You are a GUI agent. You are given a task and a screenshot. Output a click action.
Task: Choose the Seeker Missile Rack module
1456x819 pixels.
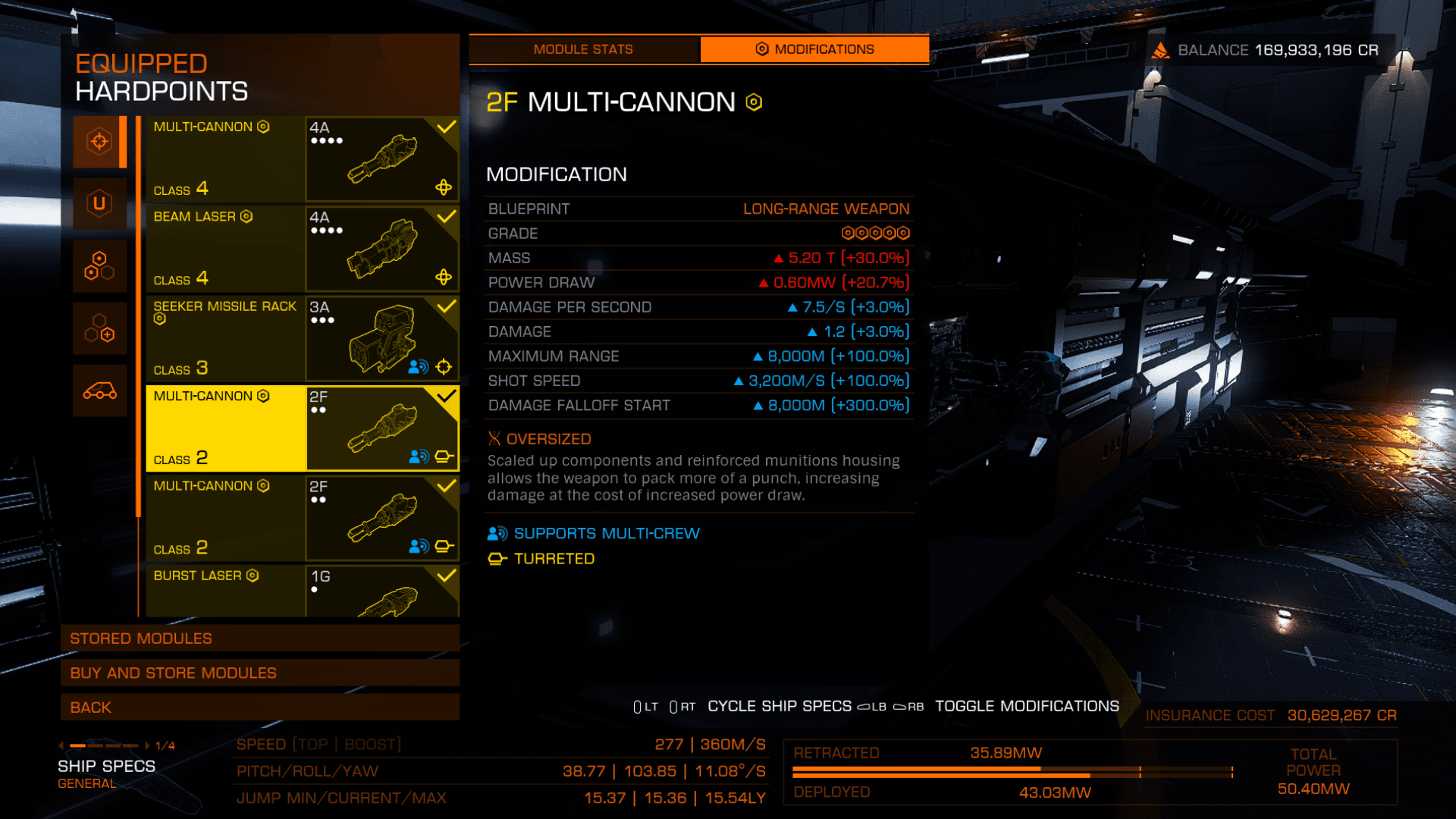pos(302,338)
